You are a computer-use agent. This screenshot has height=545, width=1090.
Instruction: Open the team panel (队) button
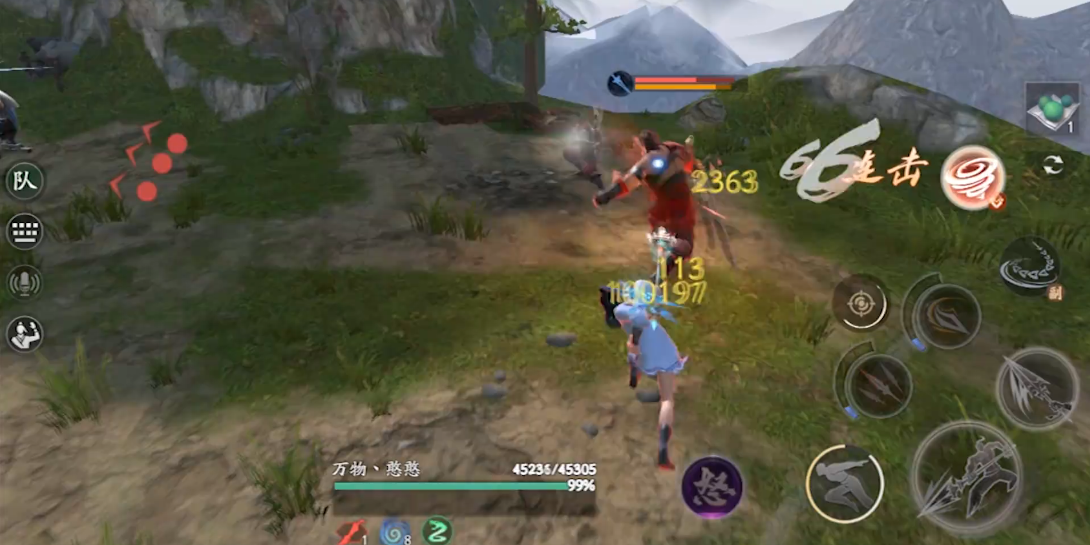pos(24,182)
